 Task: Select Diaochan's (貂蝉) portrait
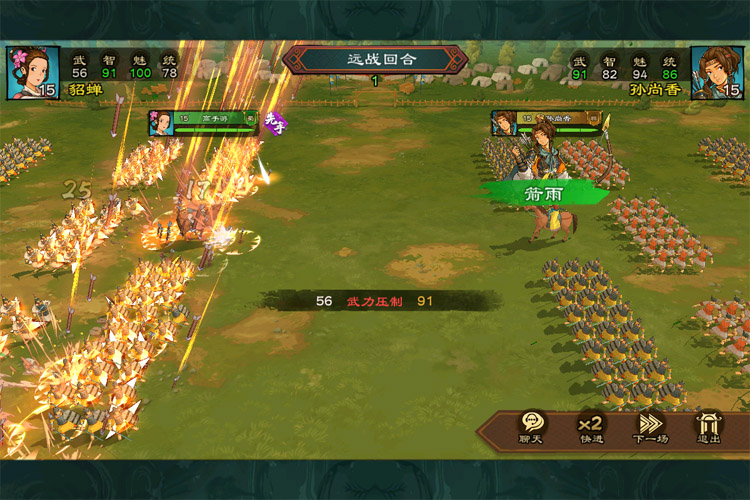[31, 72]
